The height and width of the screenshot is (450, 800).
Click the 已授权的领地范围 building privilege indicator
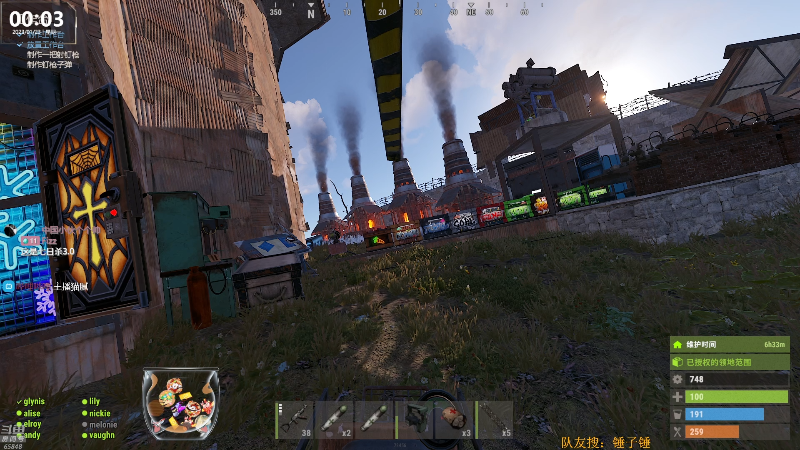(729, 361)
